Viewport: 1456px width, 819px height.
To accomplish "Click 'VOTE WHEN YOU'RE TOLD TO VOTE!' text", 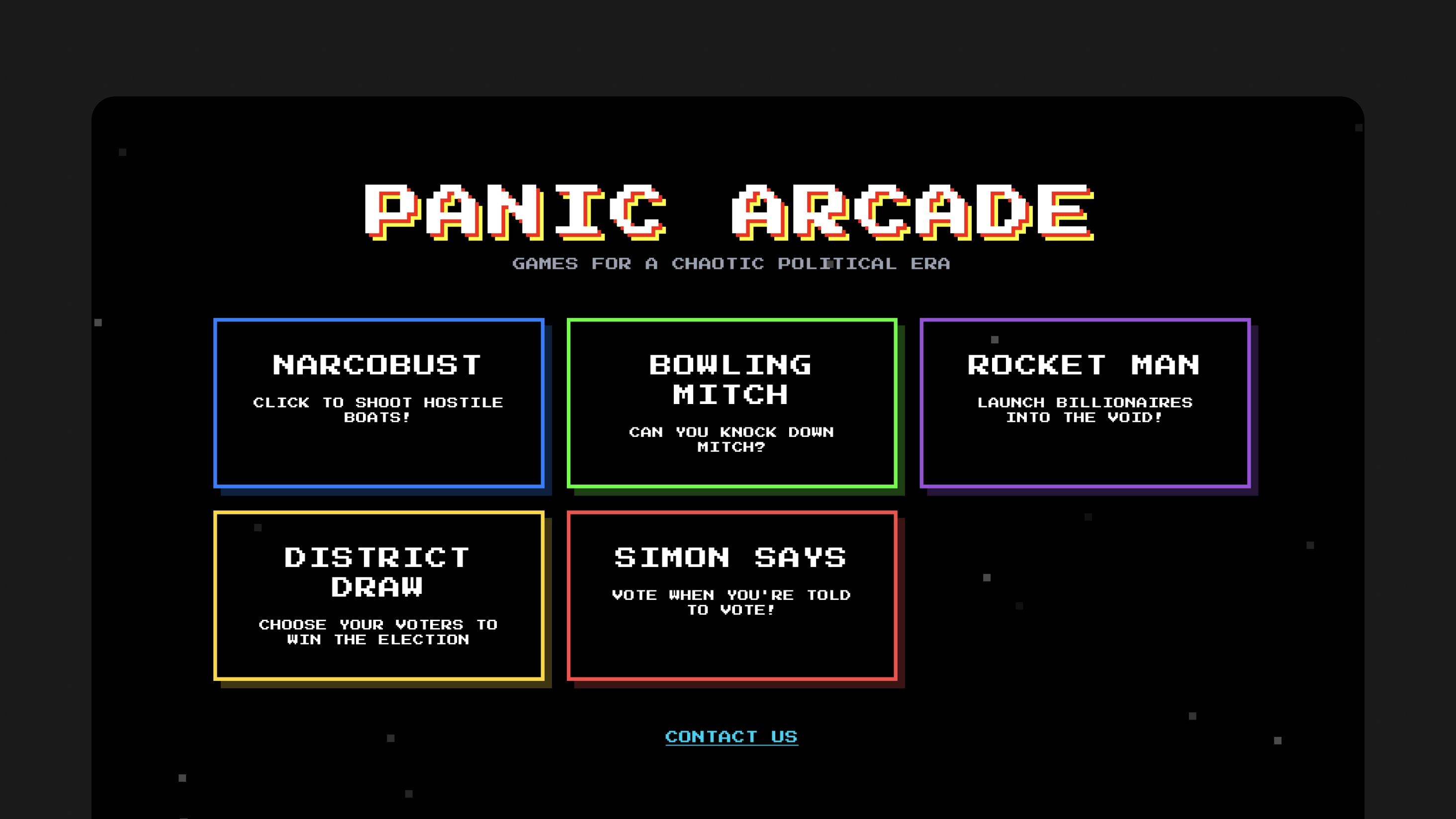I will pos(731,602).
